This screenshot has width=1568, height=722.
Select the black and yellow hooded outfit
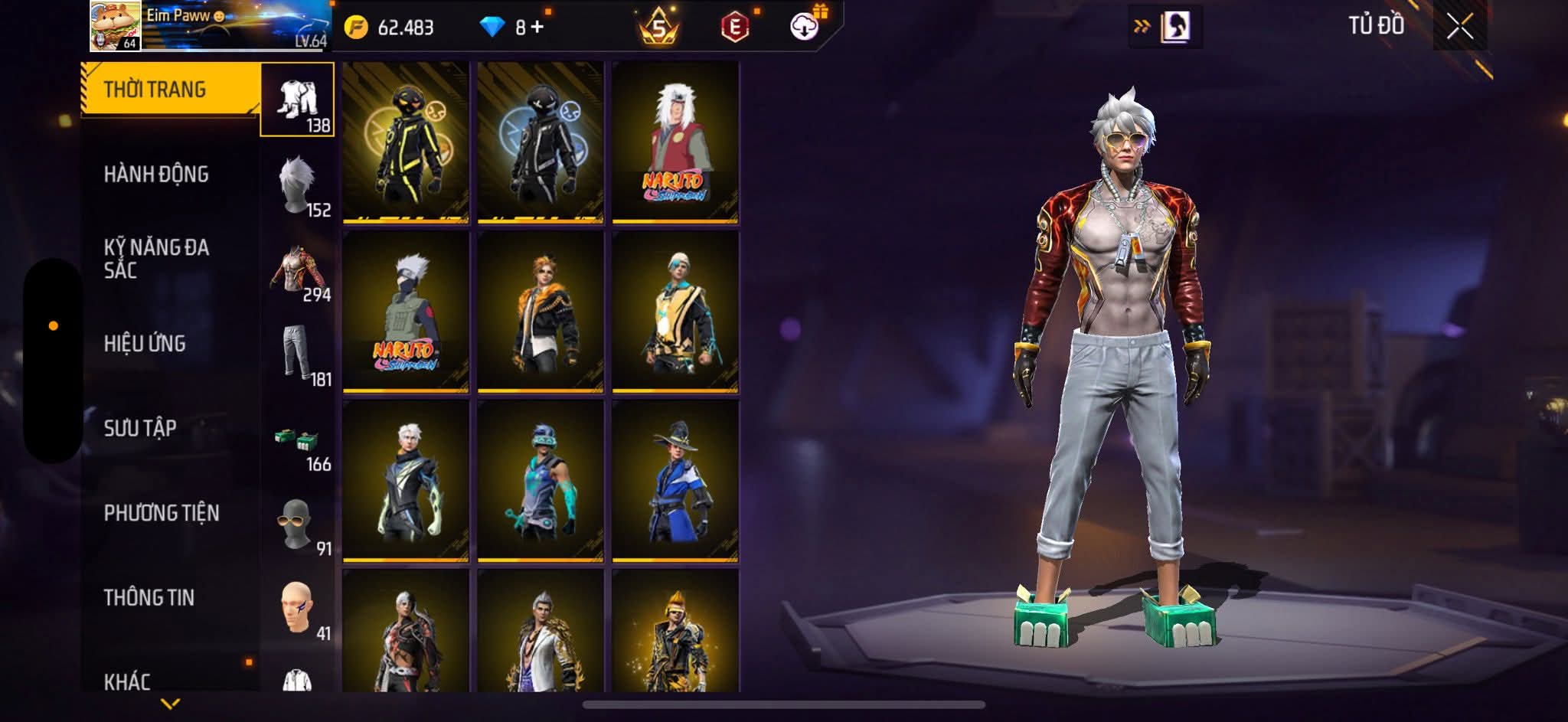point(406,142)
